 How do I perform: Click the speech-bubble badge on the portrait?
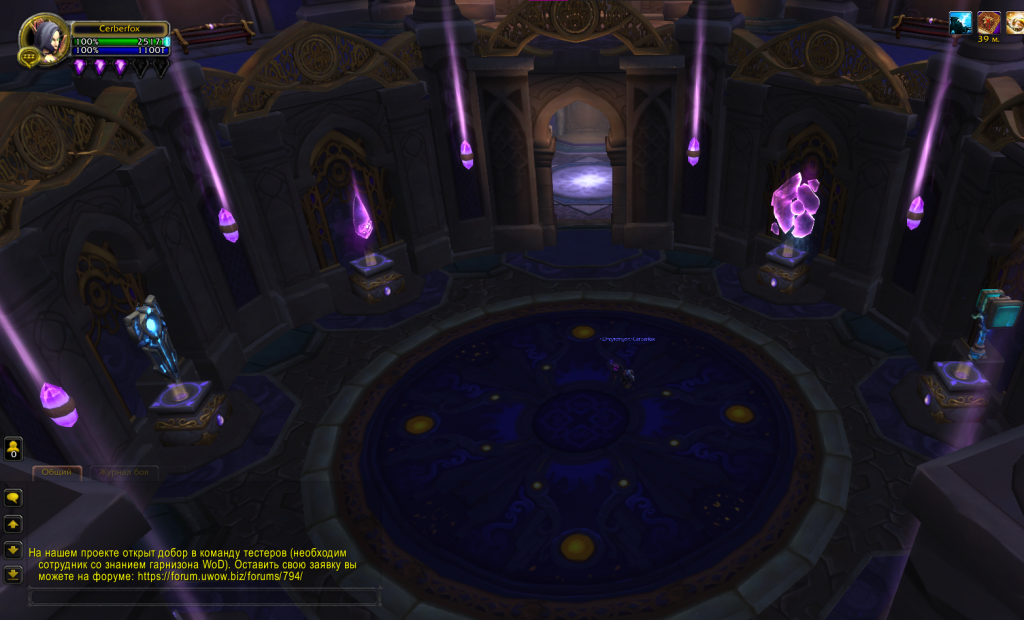[x=27, y=57]
